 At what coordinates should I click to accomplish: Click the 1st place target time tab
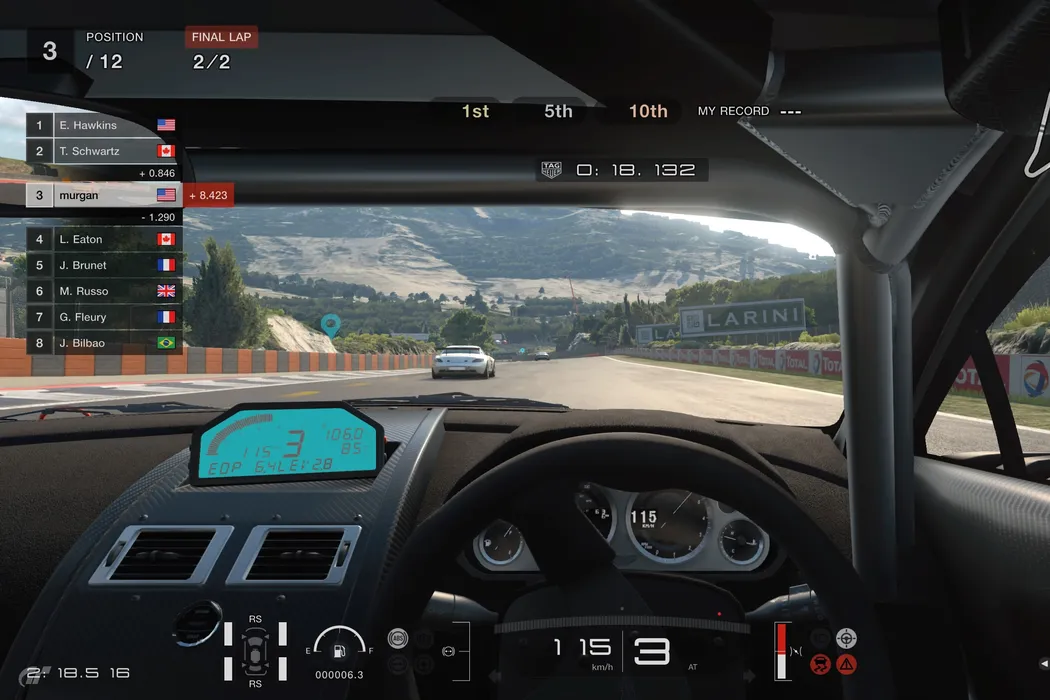475,111
